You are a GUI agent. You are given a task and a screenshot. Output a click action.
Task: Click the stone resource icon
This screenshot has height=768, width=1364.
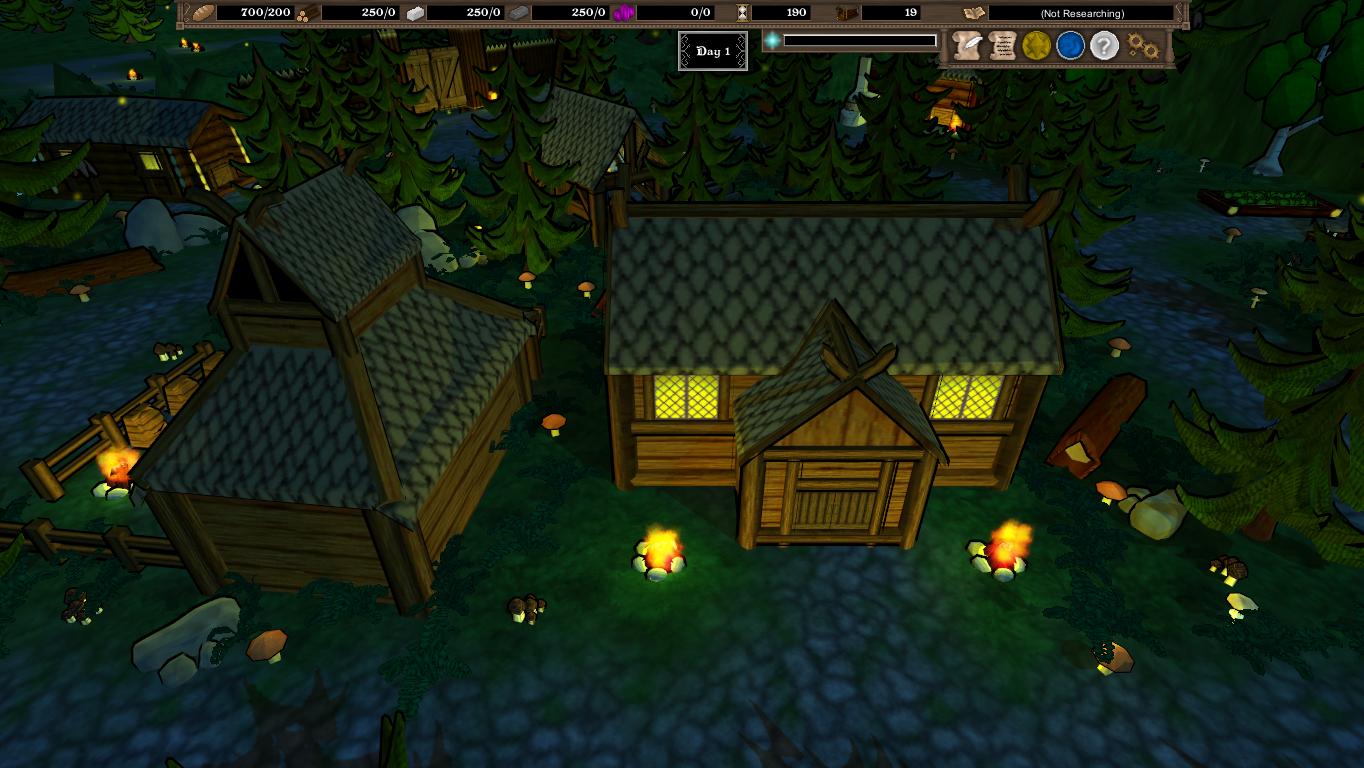point(413,13)
